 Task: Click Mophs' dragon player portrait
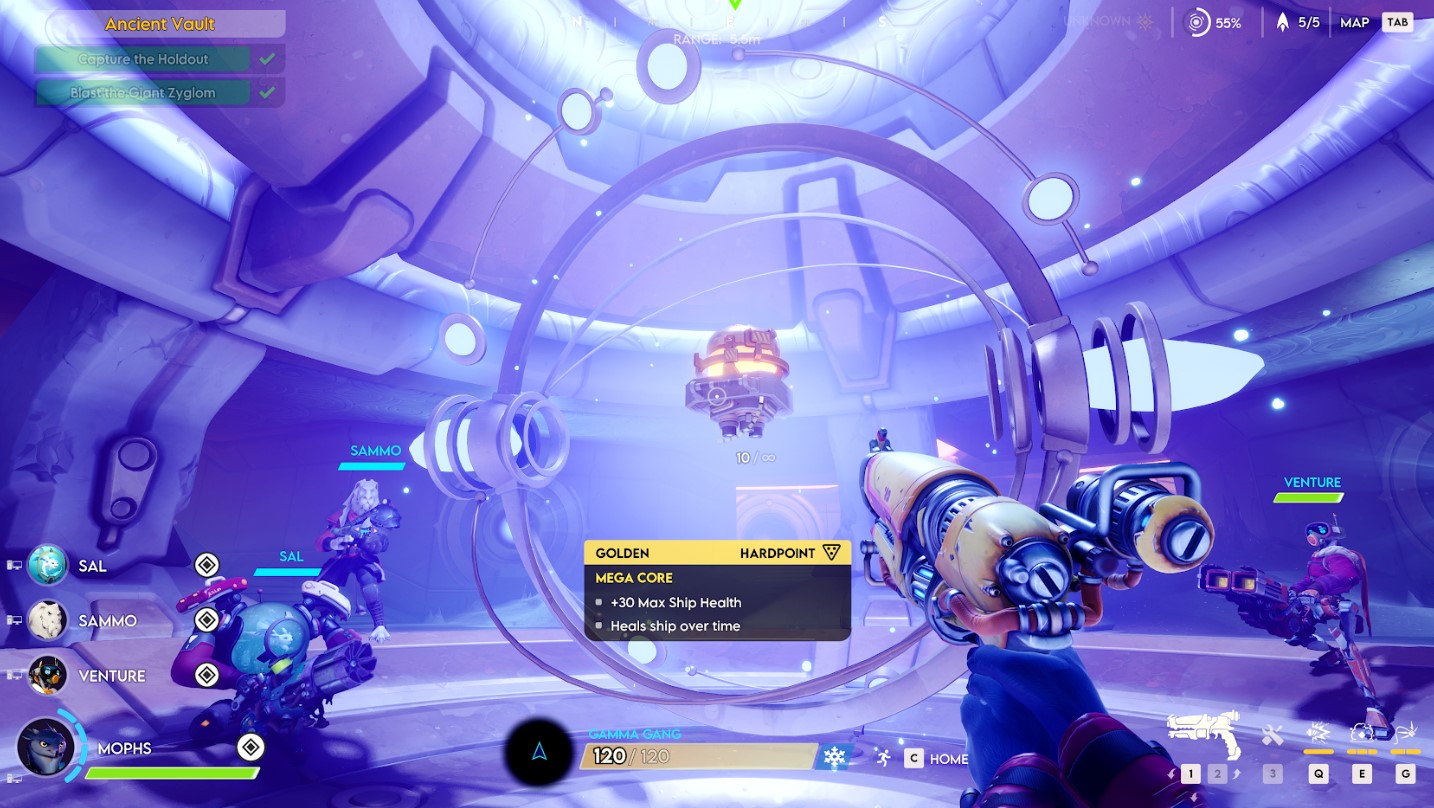[46, 746]
